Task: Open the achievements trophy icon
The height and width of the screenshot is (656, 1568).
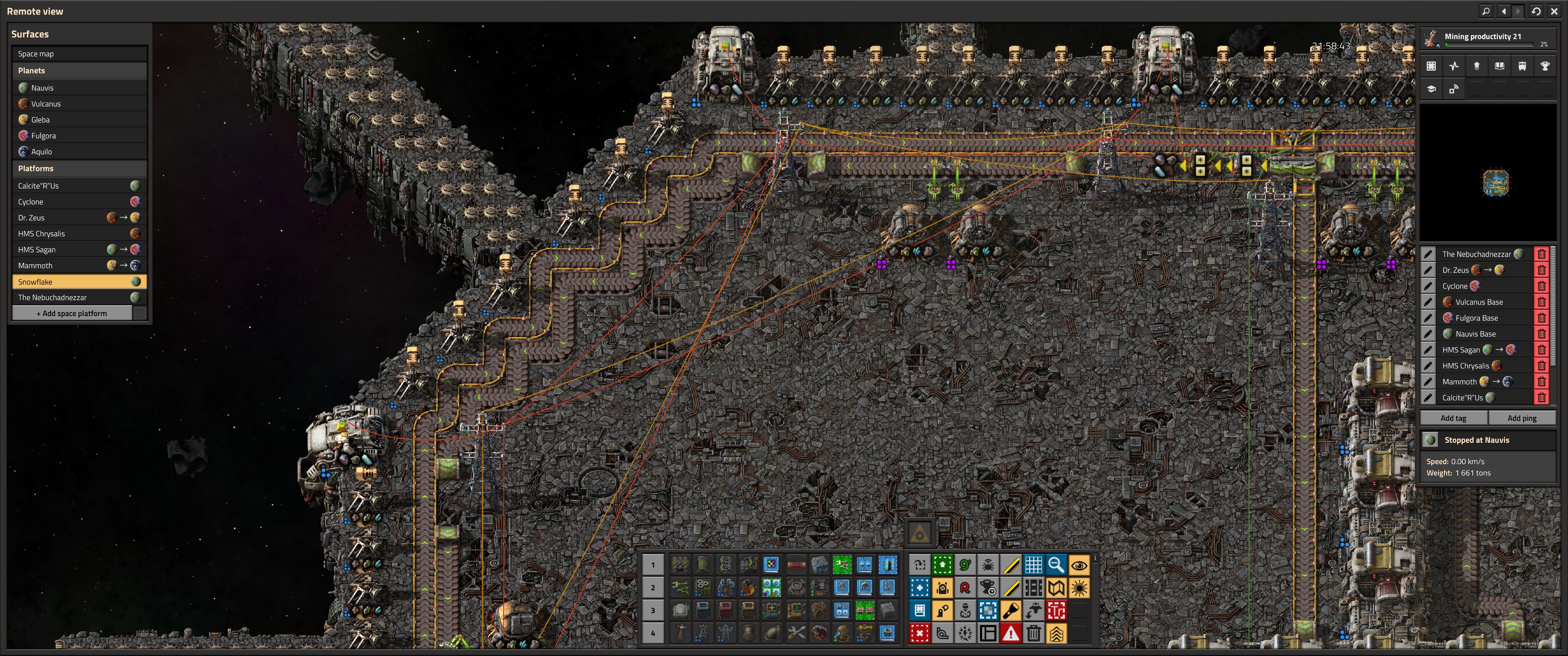Action: (1545, 67)
